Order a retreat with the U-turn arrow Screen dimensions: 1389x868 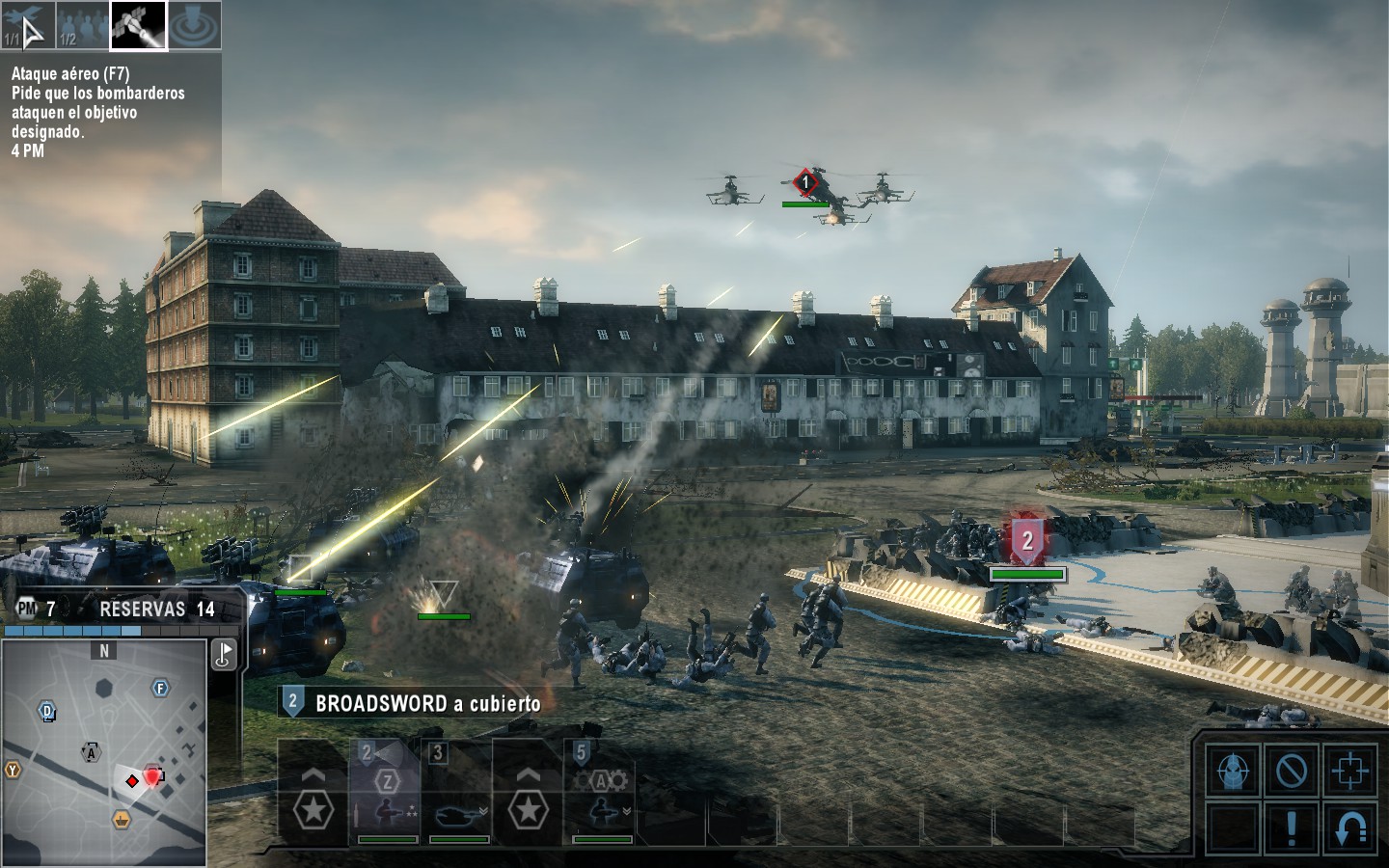click(1349, 827)
